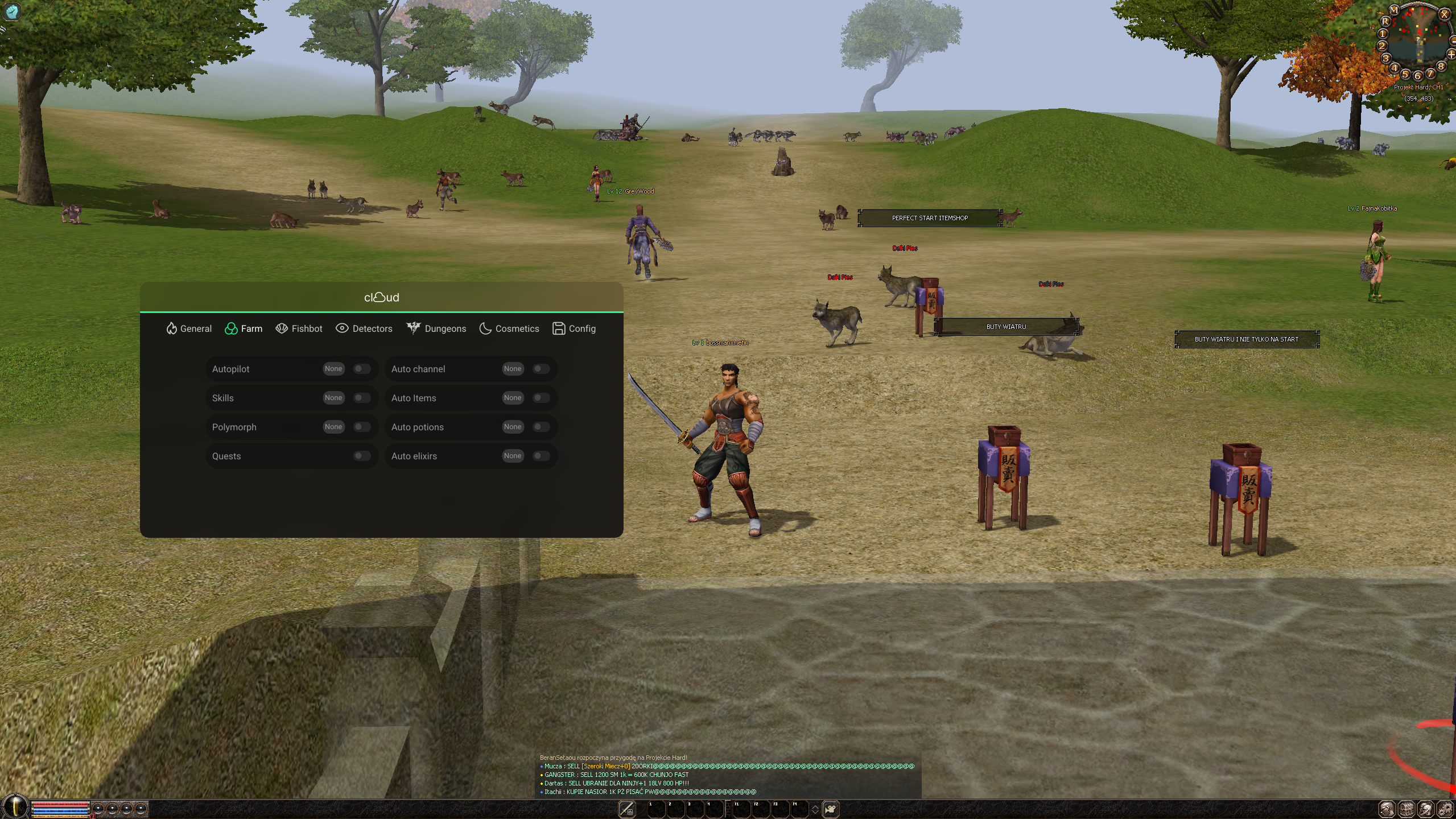This screenshot has height=819, width=1456.
Task: Toggle the Auto elixirs switch
Action: [x=541, y=456]
